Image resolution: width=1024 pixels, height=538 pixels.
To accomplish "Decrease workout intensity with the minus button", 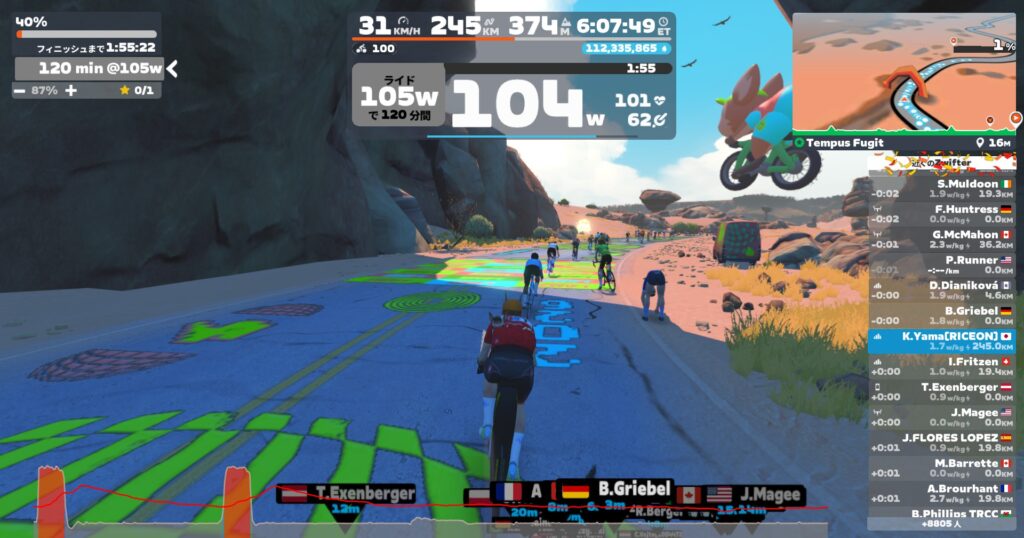I will pos(20,90).
